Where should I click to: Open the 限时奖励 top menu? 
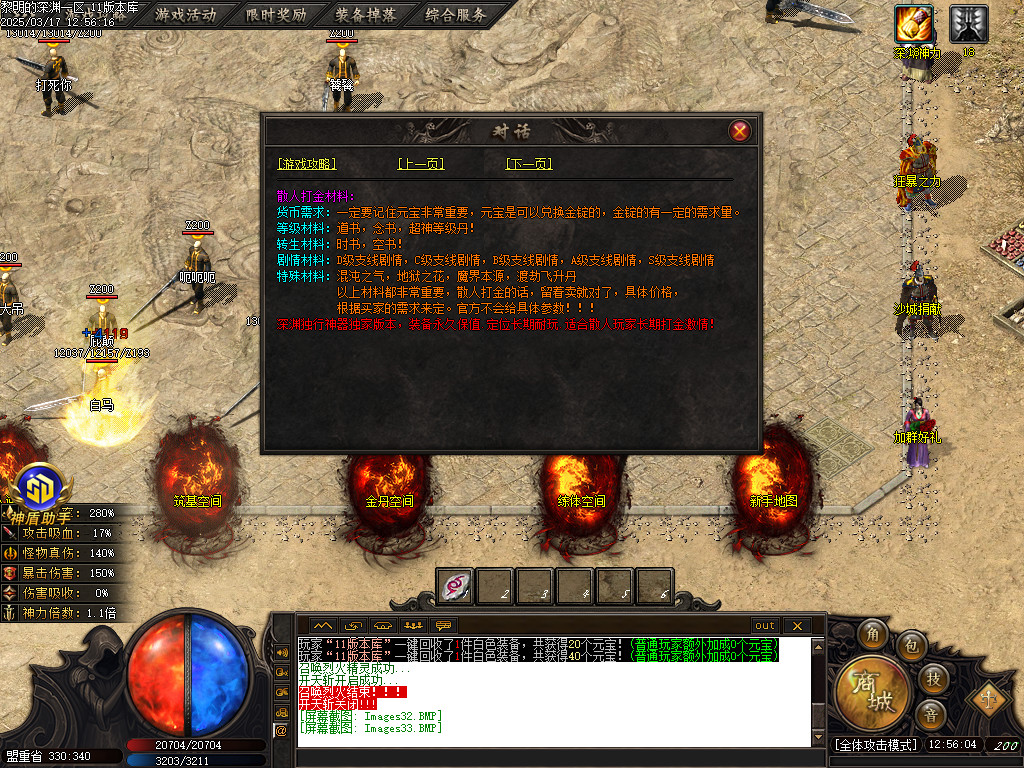coord(276,15)
